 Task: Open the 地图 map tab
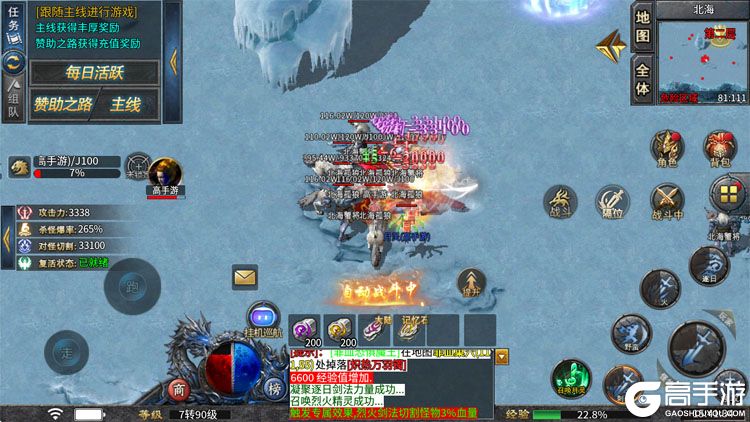[x=642, y=29]
